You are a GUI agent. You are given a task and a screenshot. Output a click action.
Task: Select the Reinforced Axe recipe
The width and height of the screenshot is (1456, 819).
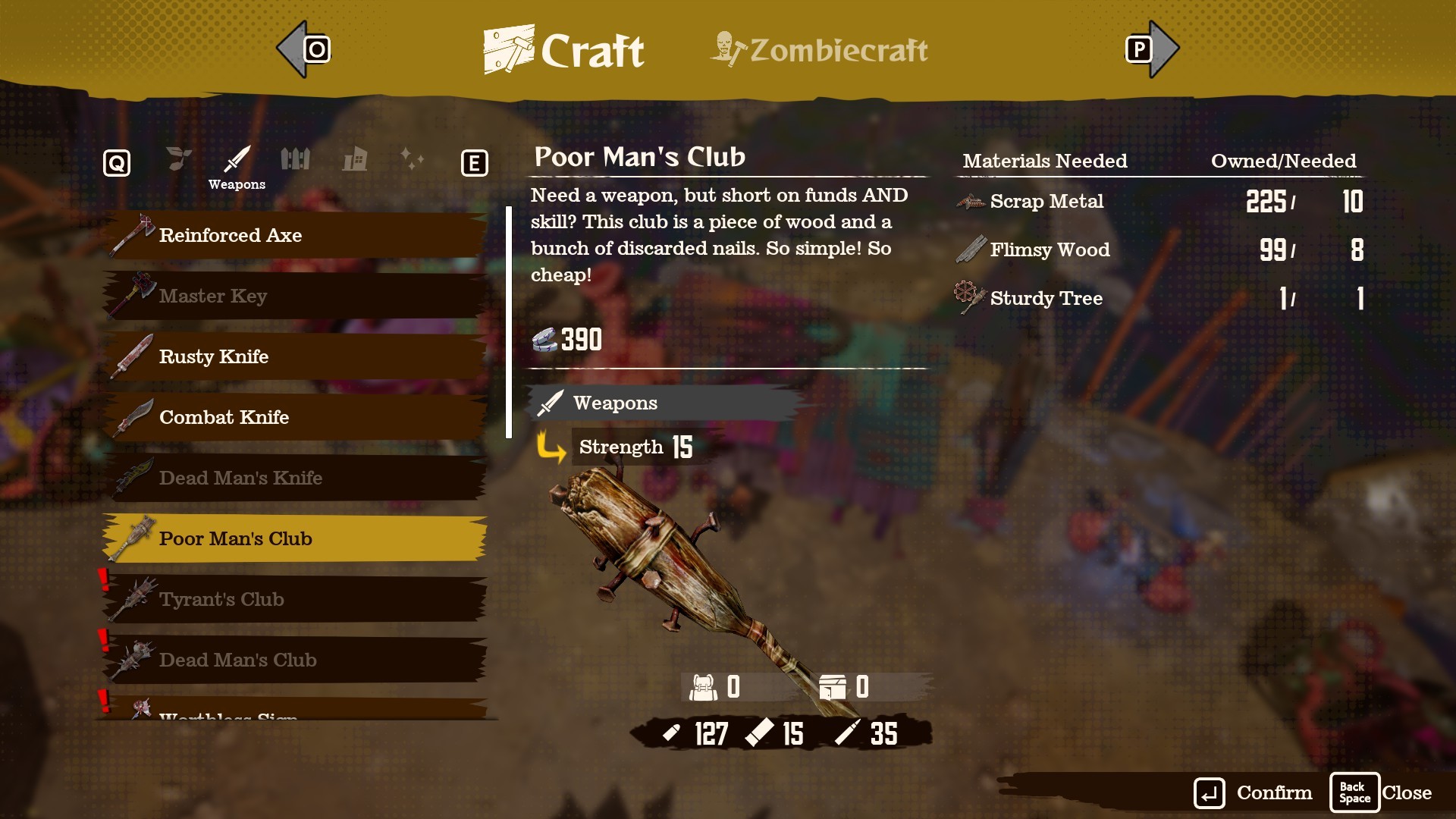[296, 235]
